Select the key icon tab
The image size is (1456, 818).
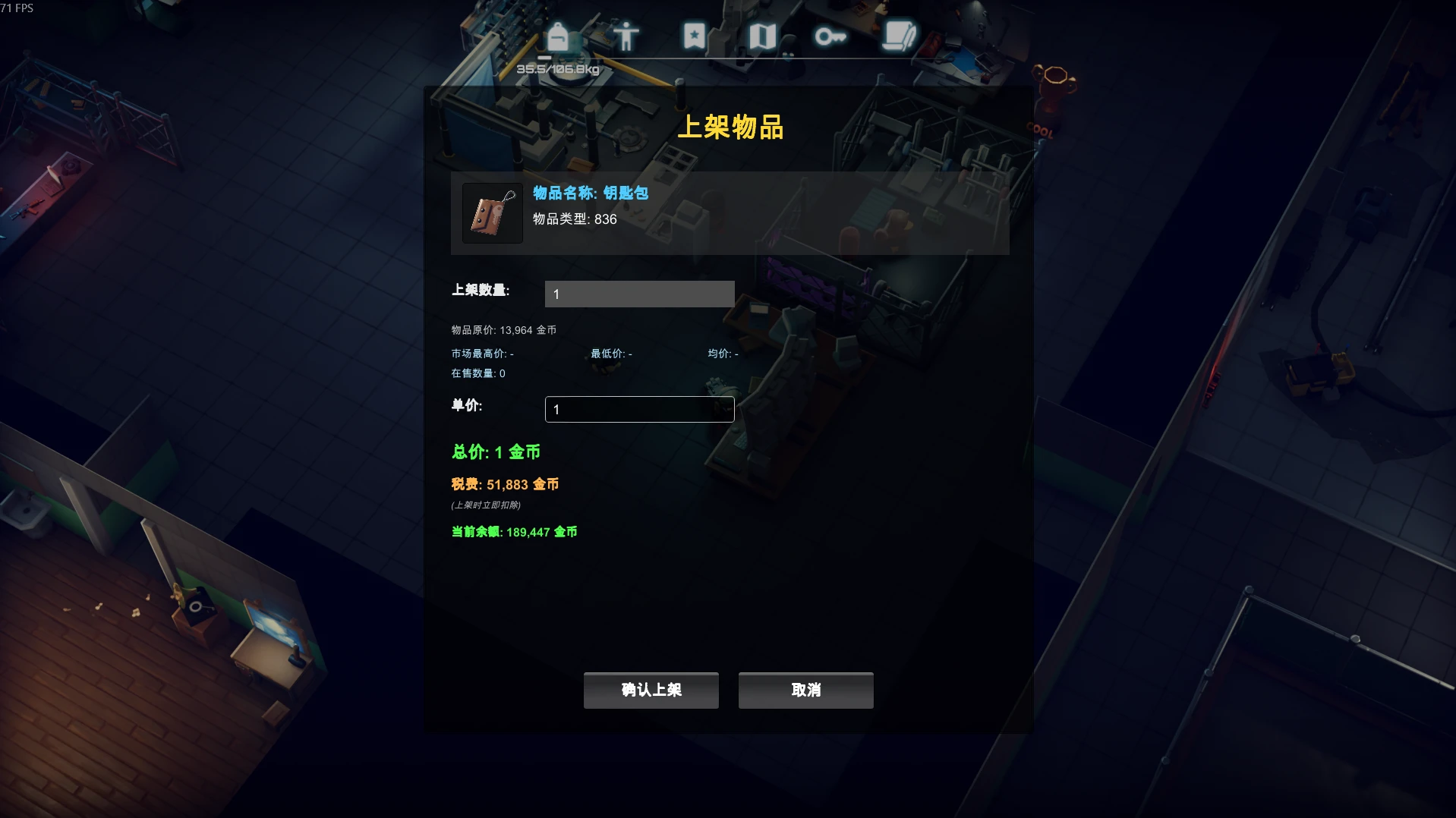pyautogui.click(x=830, y=36)
